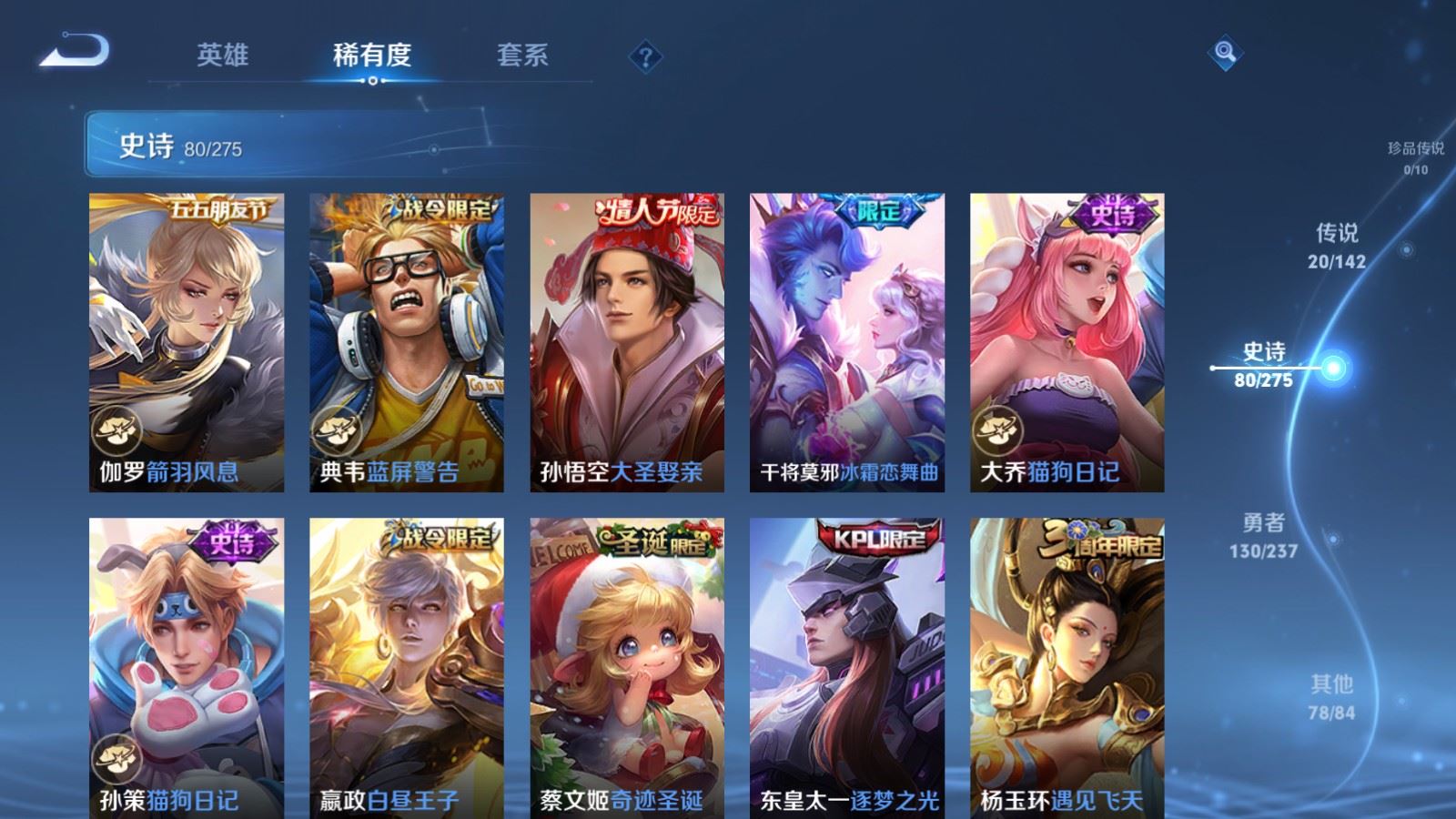
Task: Click the glowing dot on the 史诗 progress track
Action: pyautogui.click(x=1333, y=368)
